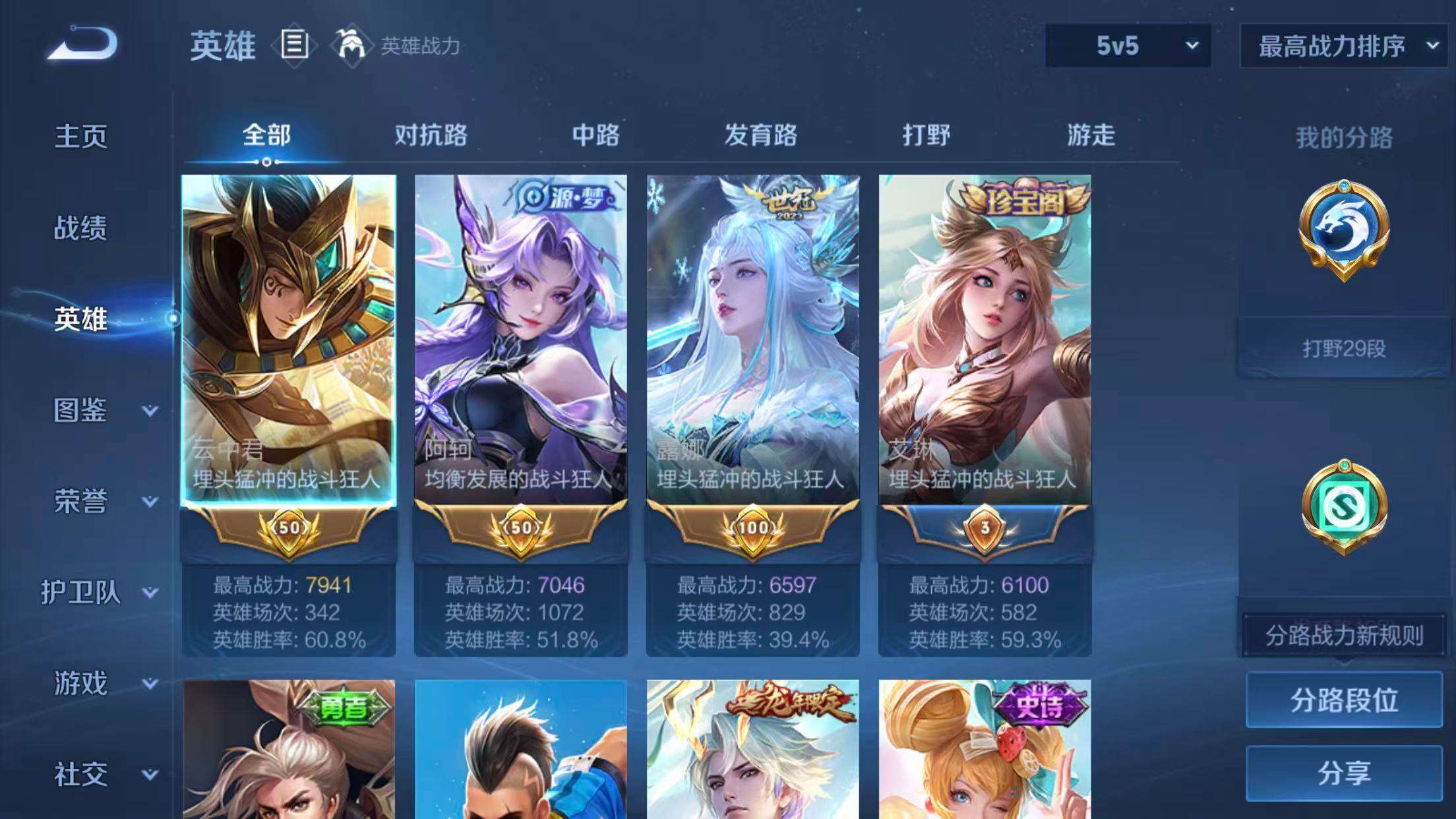Click the 英雄战力 helmet icon
This screenshot has height=819, width=1456.
[349, 45]
